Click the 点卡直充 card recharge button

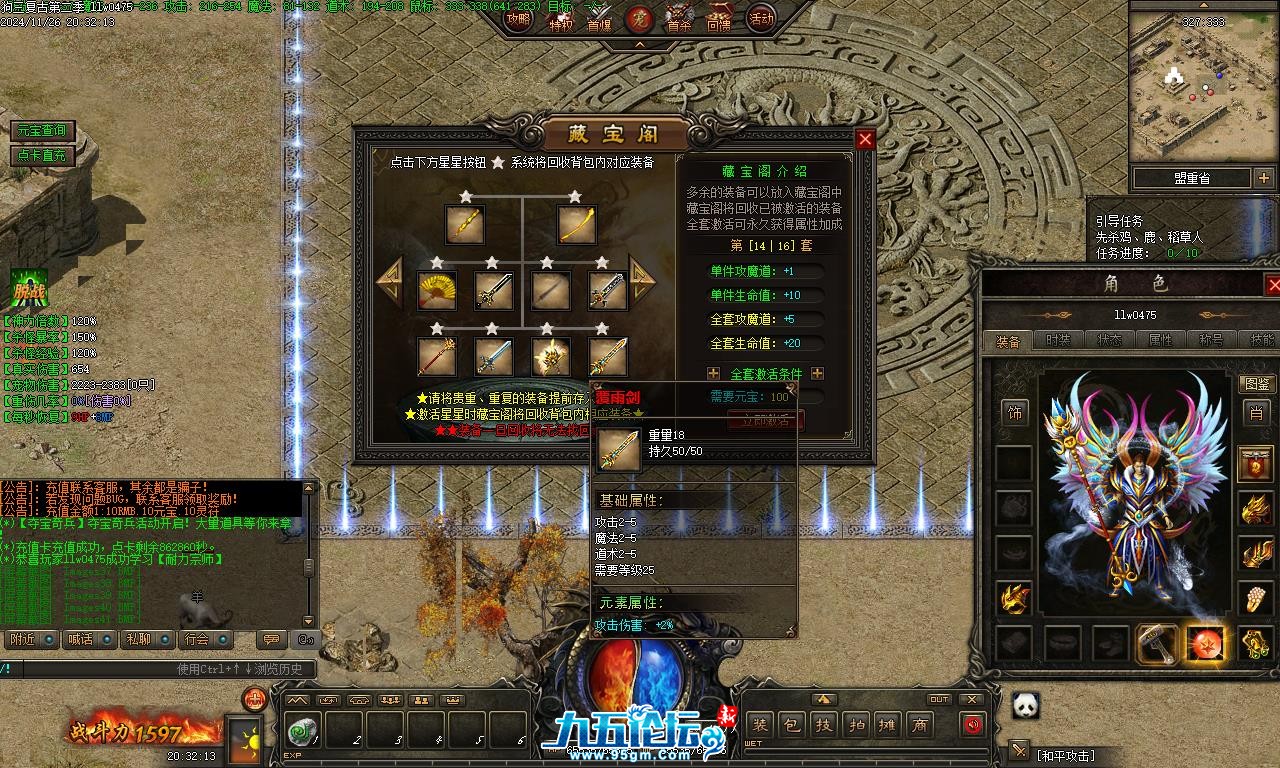coord(41,156)
